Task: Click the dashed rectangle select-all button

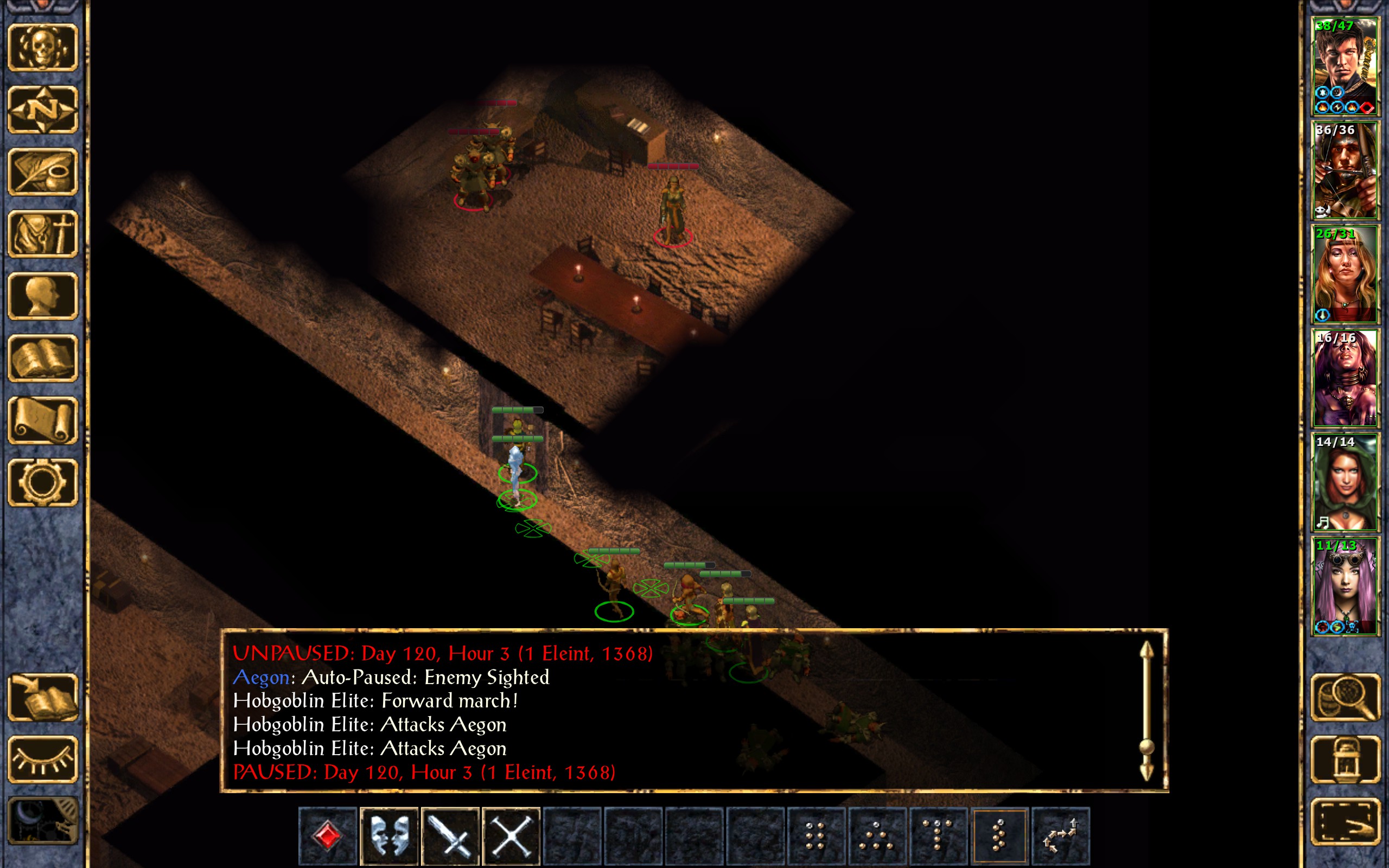Action: pyautogui.click(x=1345, y=821)
